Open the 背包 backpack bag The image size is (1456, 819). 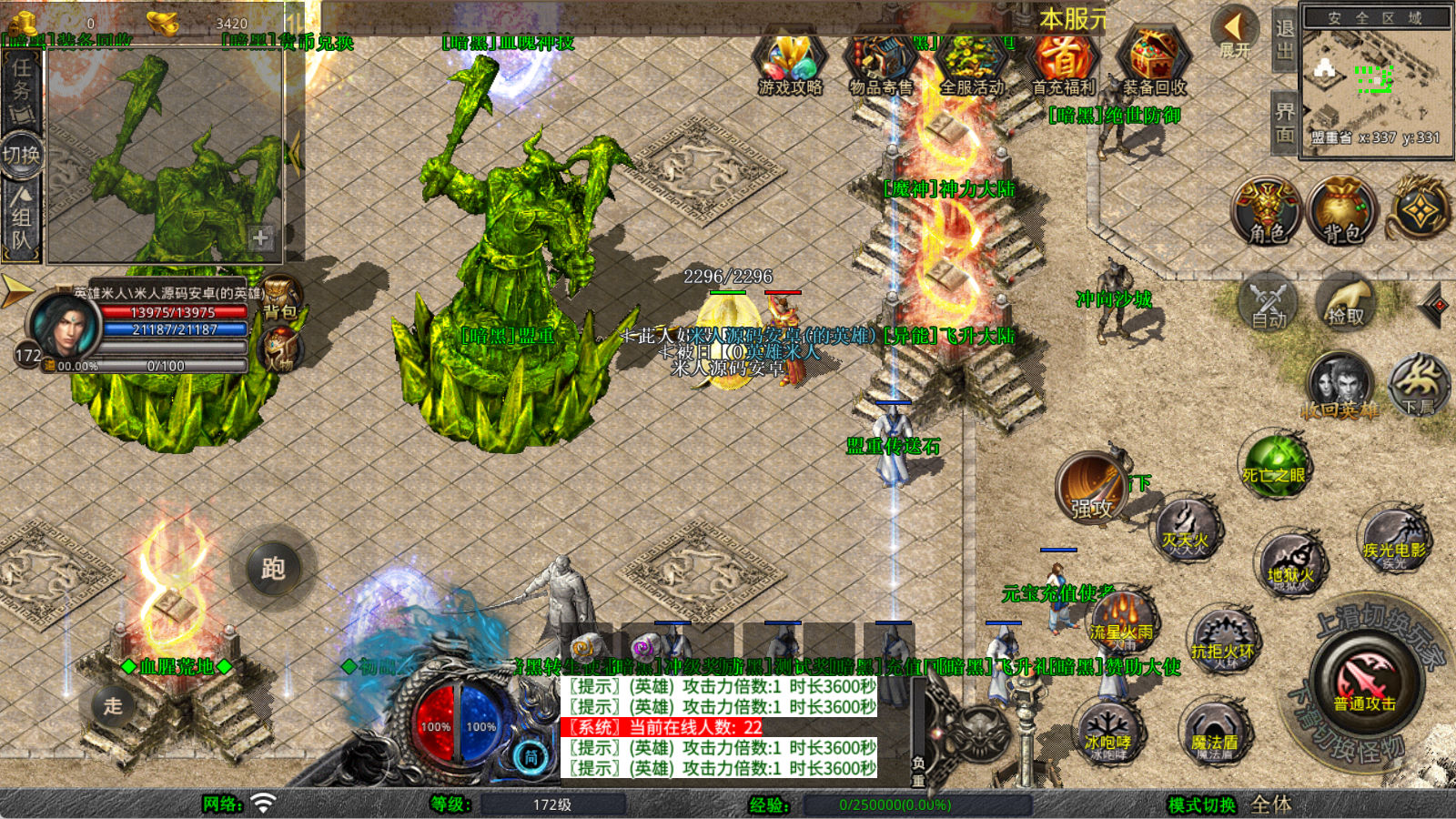[x=1341, y=211]
